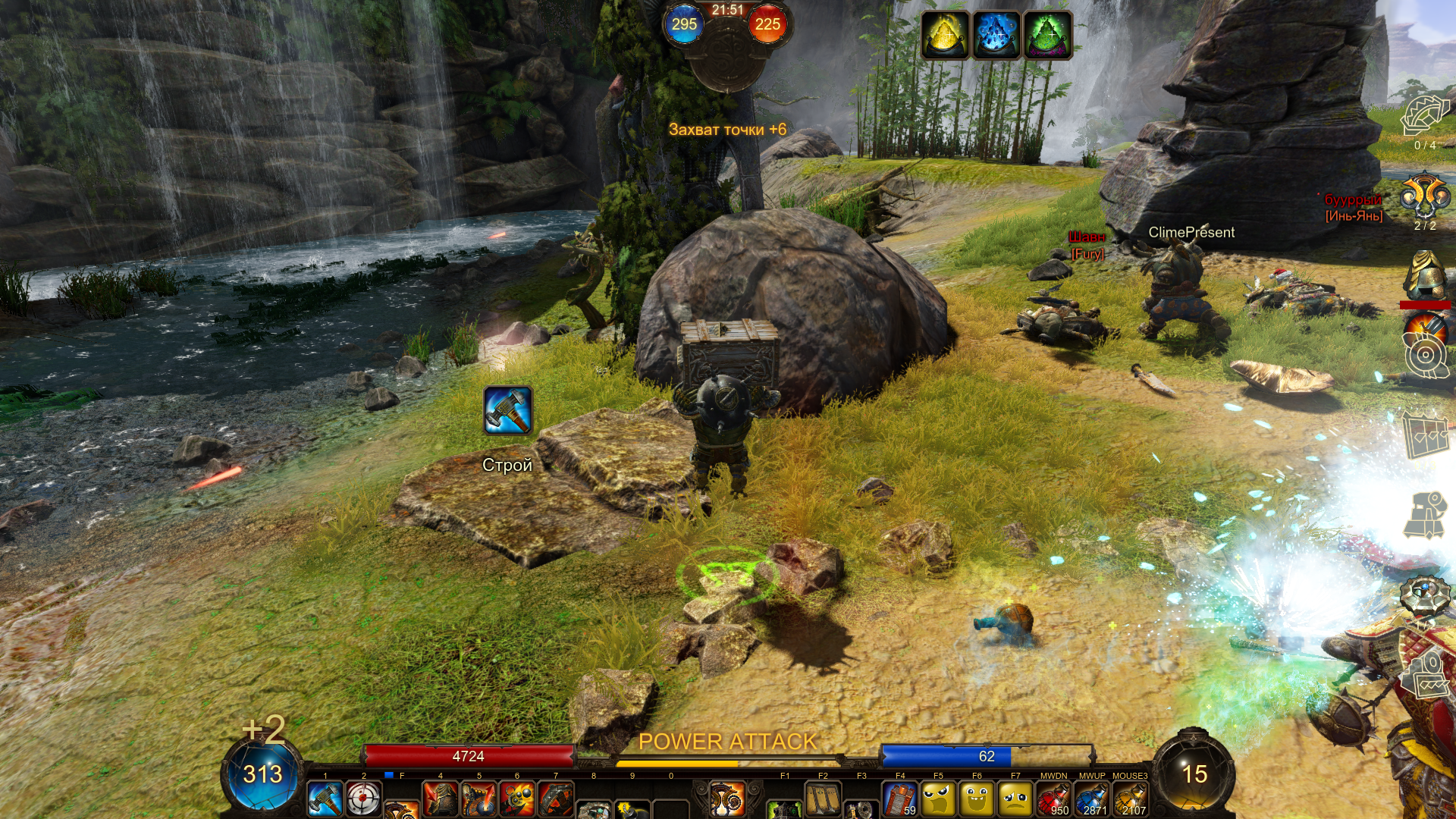The width and height of the screenshot is (1456, 819).
Task: Click the yellow capture point indicator
Action: [945, 34]
